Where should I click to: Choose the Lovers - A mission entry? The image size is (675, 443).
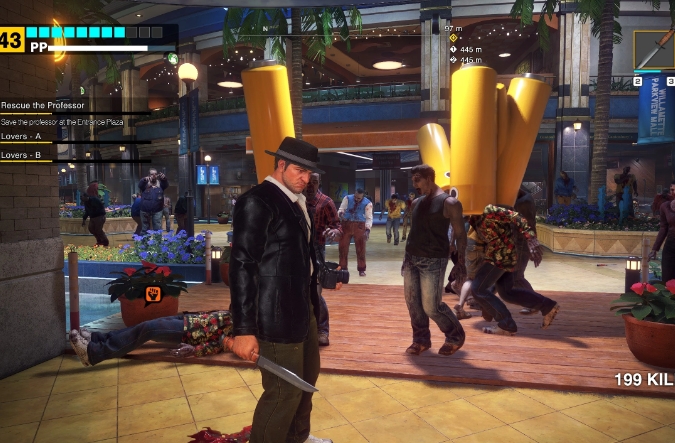coord(22,136)
